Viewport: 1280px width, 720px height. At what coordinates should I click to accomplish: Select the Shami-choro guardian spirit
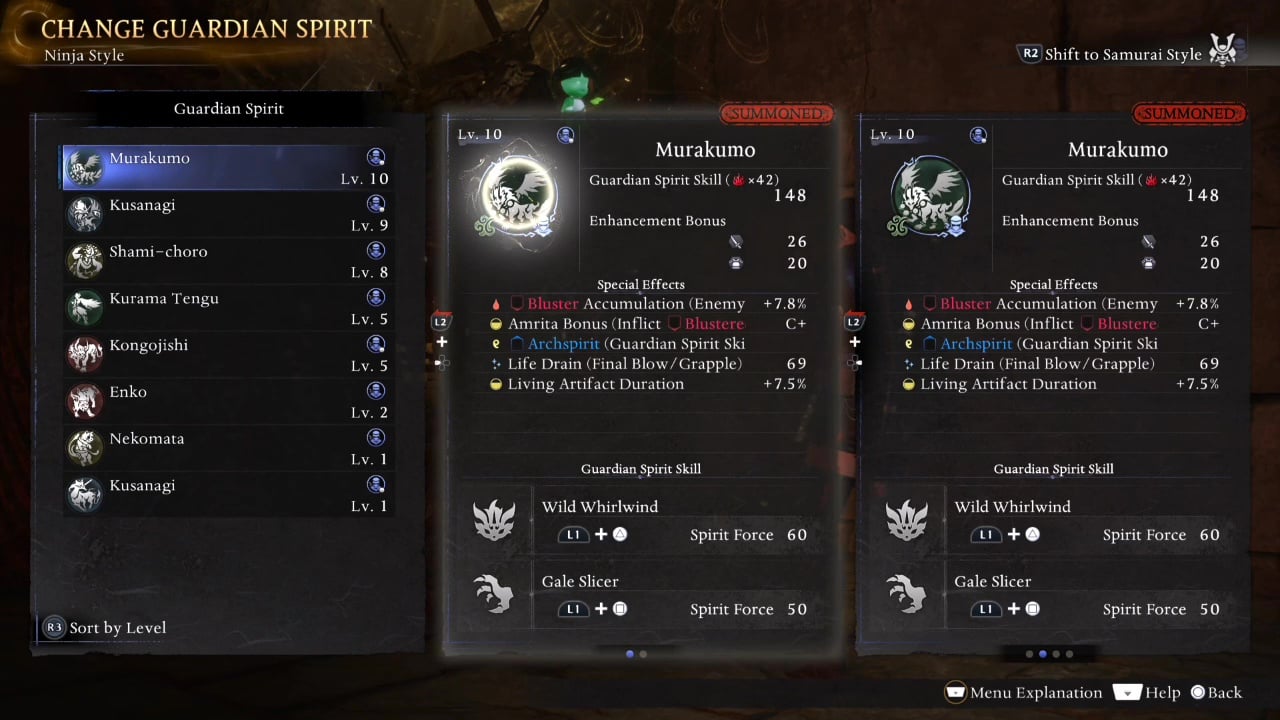pyautogui.click(x=227, y=261)
